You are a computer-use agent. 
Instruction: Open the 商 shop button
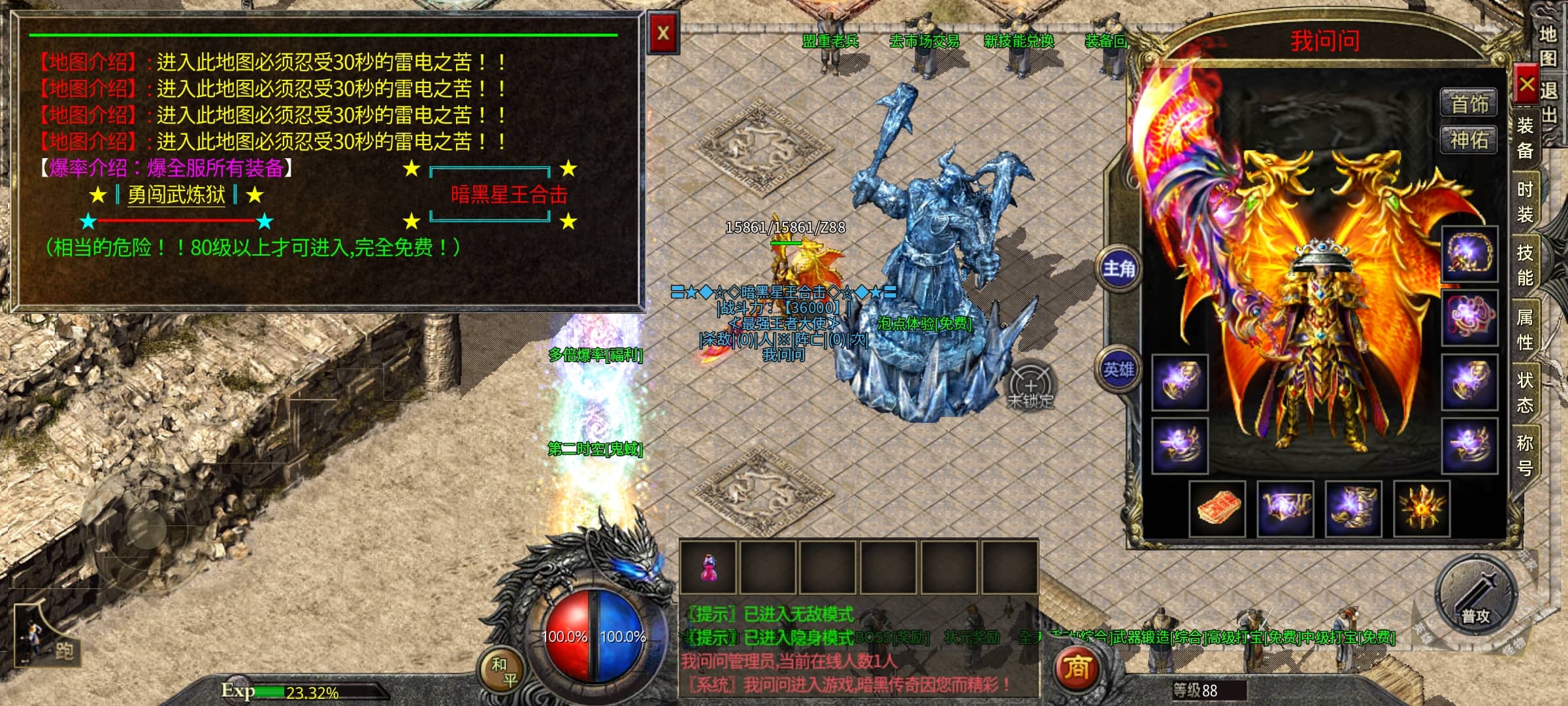(x=1077, y=669)
